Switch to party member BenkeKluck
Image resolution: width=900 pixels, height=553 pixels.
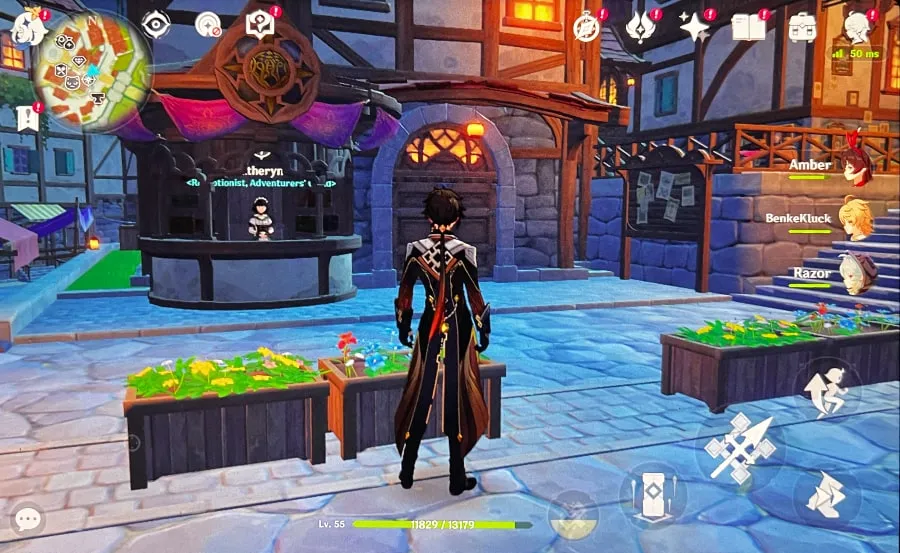click(x=855, y=218)
